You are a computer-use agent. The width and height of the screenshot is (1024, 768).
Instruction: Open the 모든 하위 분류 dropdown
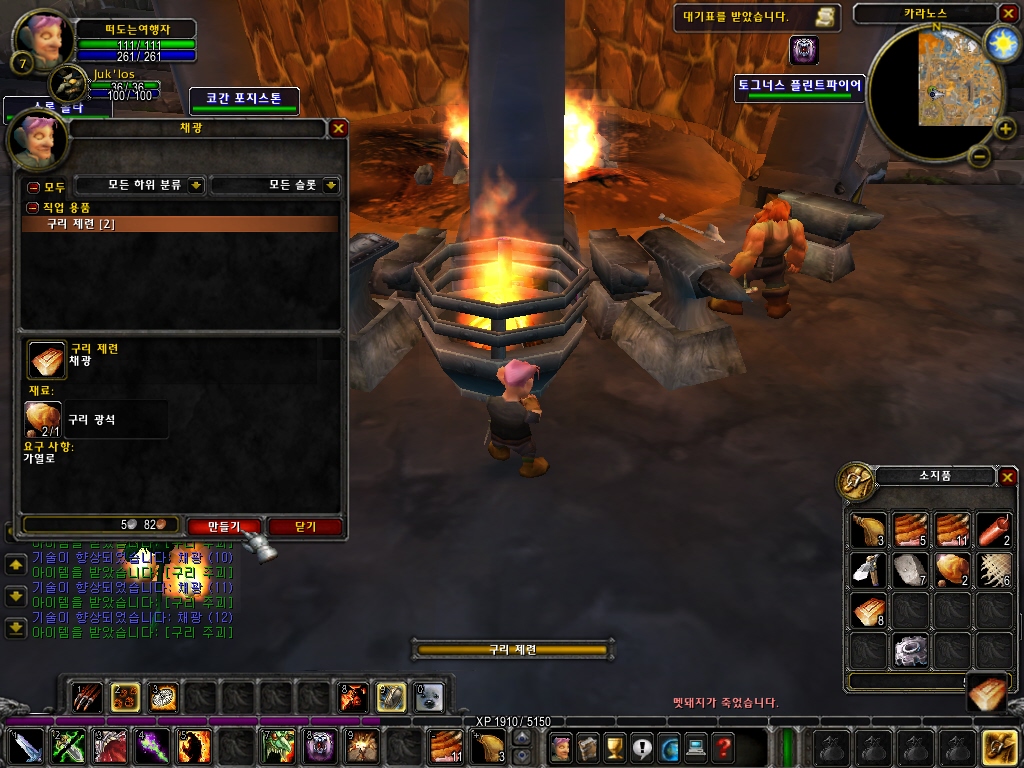[x=140, y=185]
